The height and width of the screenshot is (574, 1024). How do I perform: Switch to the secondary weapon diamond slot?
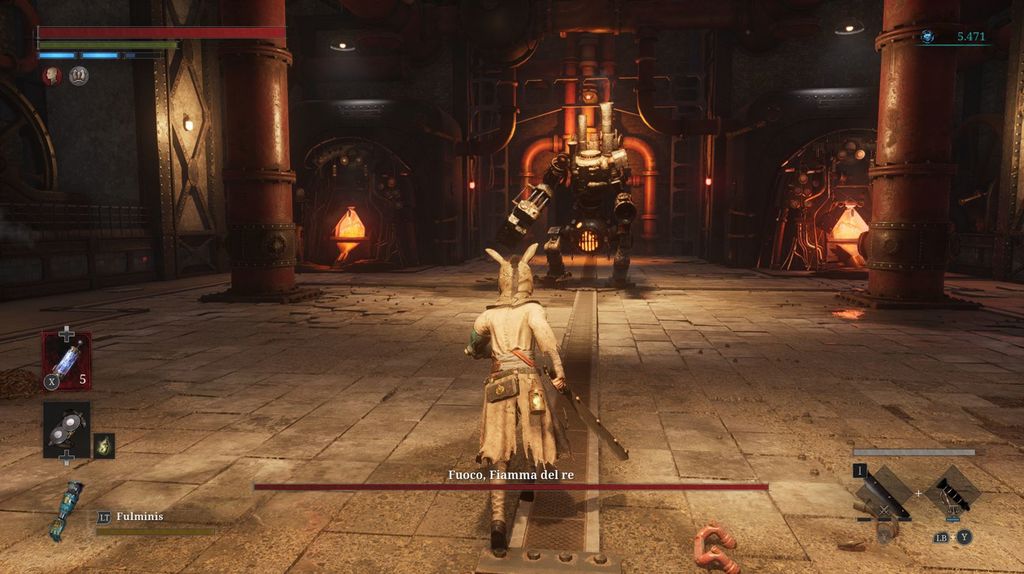coord(953,493)
